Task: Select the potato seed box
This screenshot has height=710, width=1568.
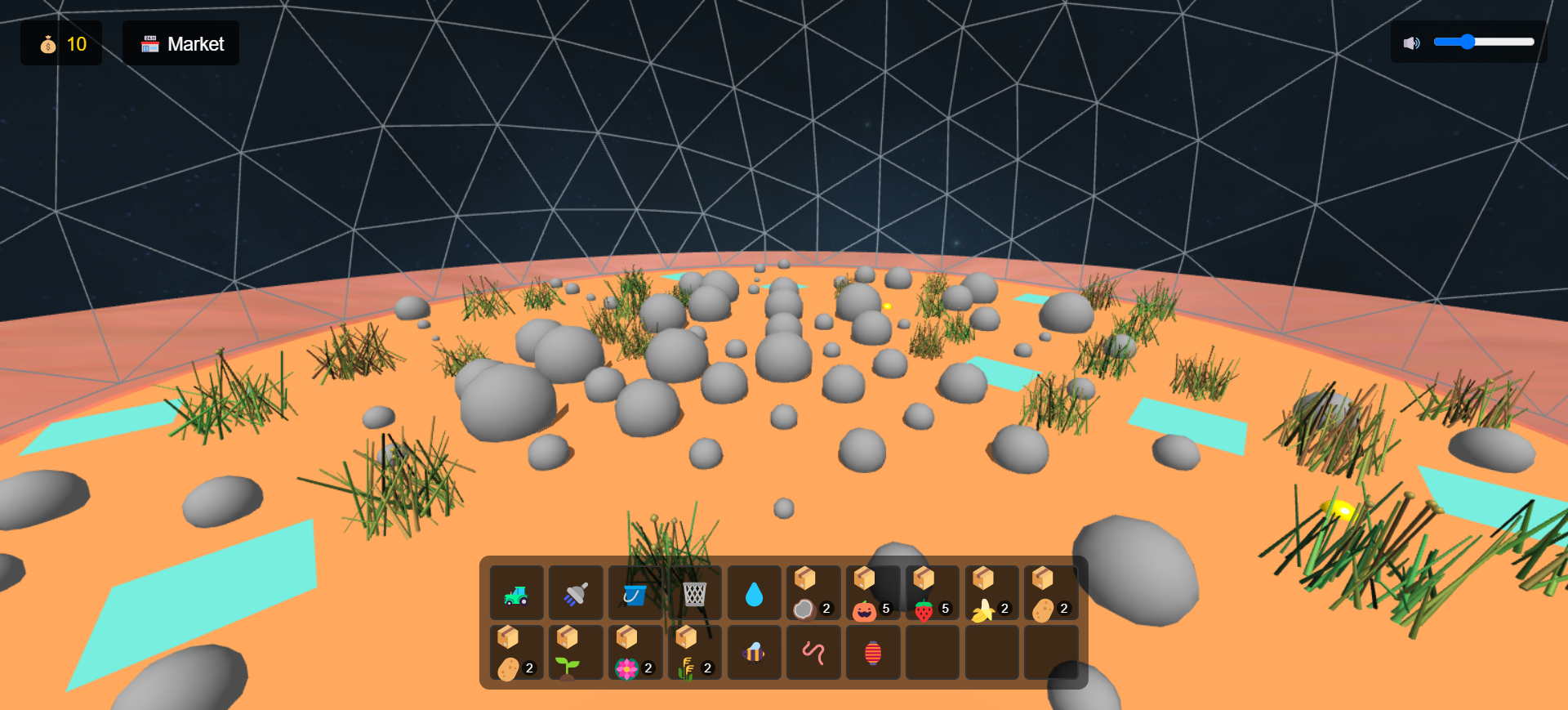Action: [1051, 593]
